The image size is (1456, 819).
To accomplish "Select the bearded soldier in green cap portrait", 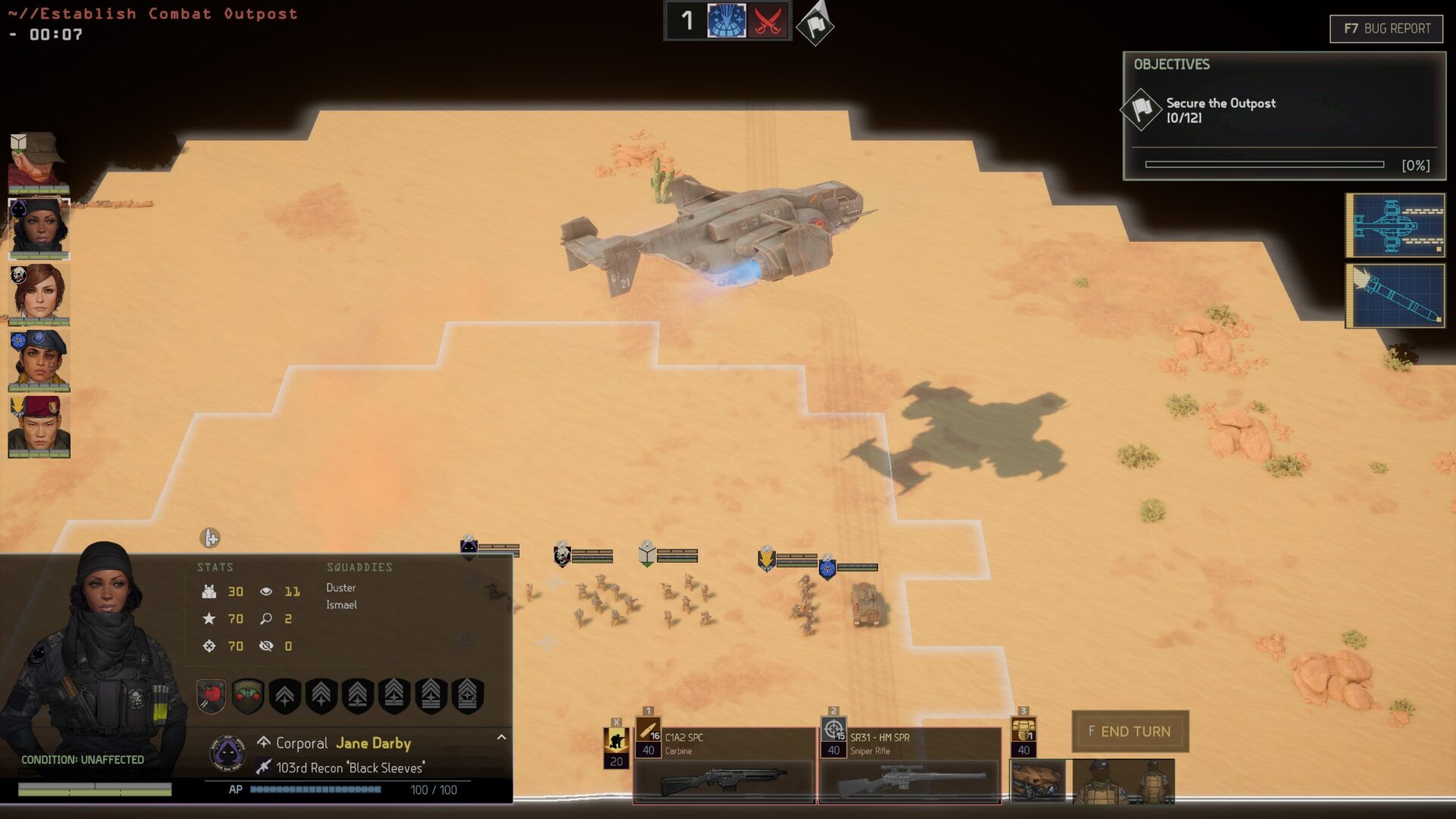I will (39, 162).
